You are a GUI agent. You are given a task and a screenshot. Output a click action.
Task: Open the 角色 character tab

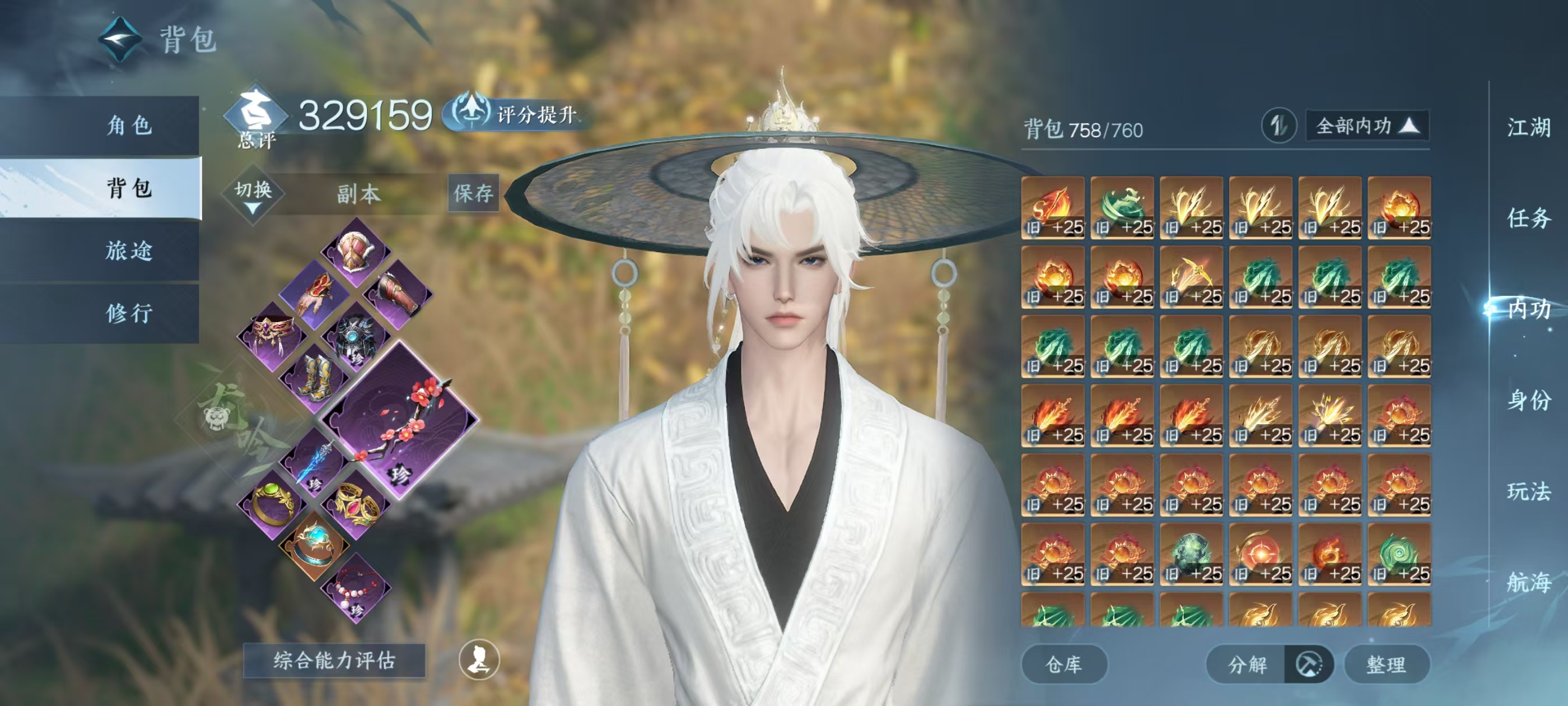pos(129,126)
